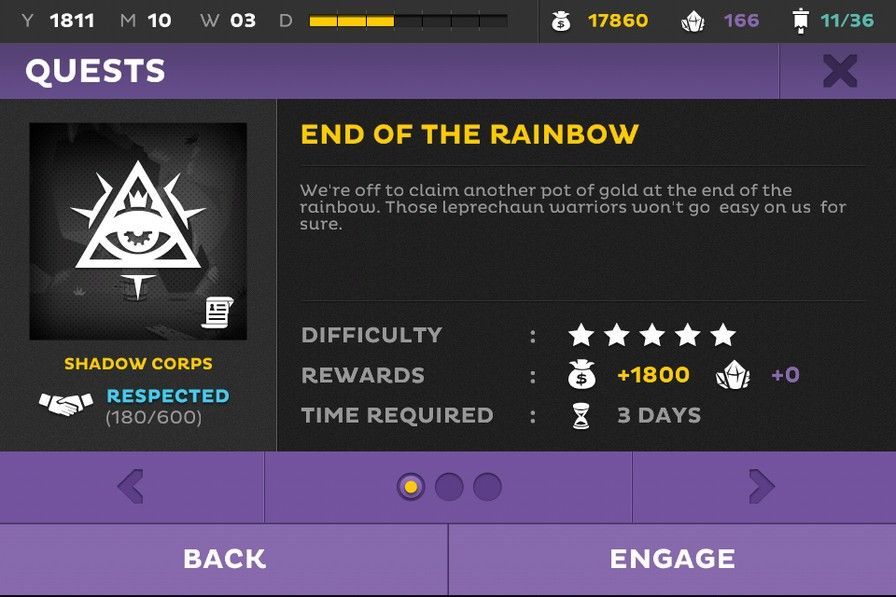Select the second quest page dot
The width and height of the screenshot is (896, 597).
coord(449,487)
